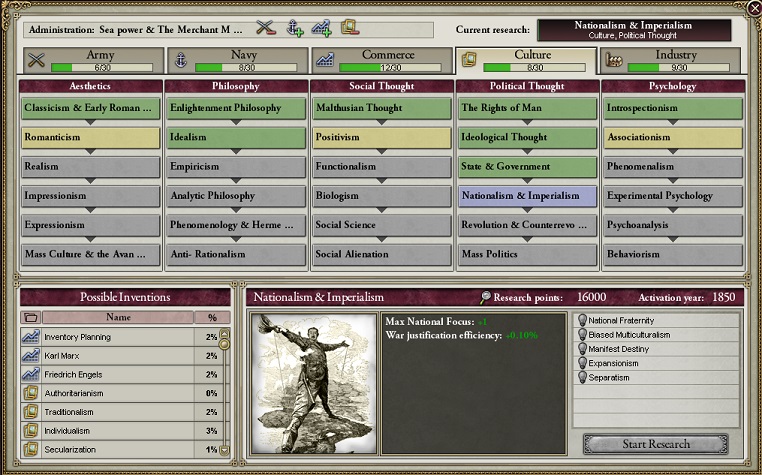Switch to the Army tab

[x=88, y=61]
